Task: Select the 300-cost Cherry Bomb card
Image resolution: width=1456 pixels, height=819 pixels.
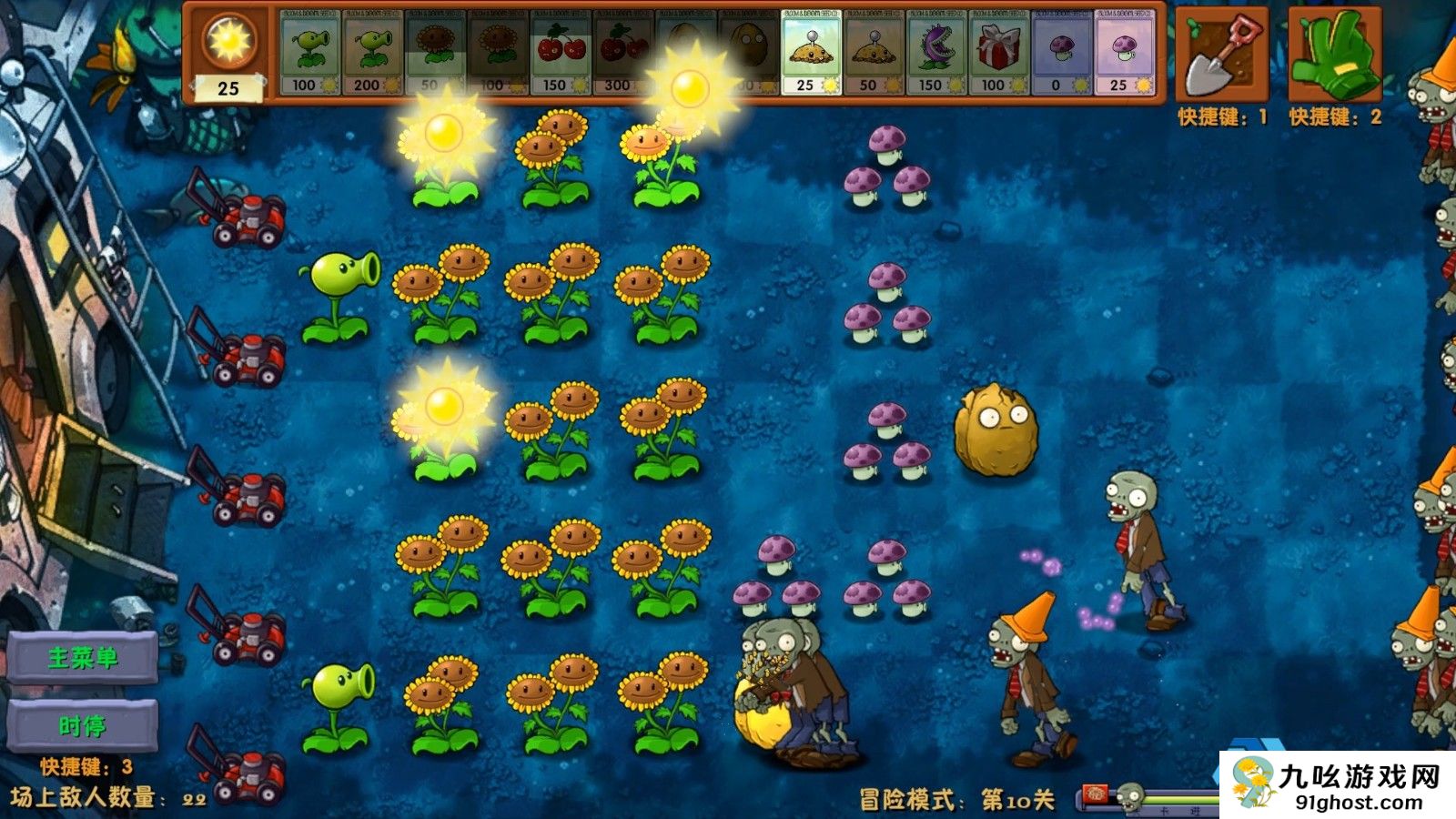Action: [622, 53]
